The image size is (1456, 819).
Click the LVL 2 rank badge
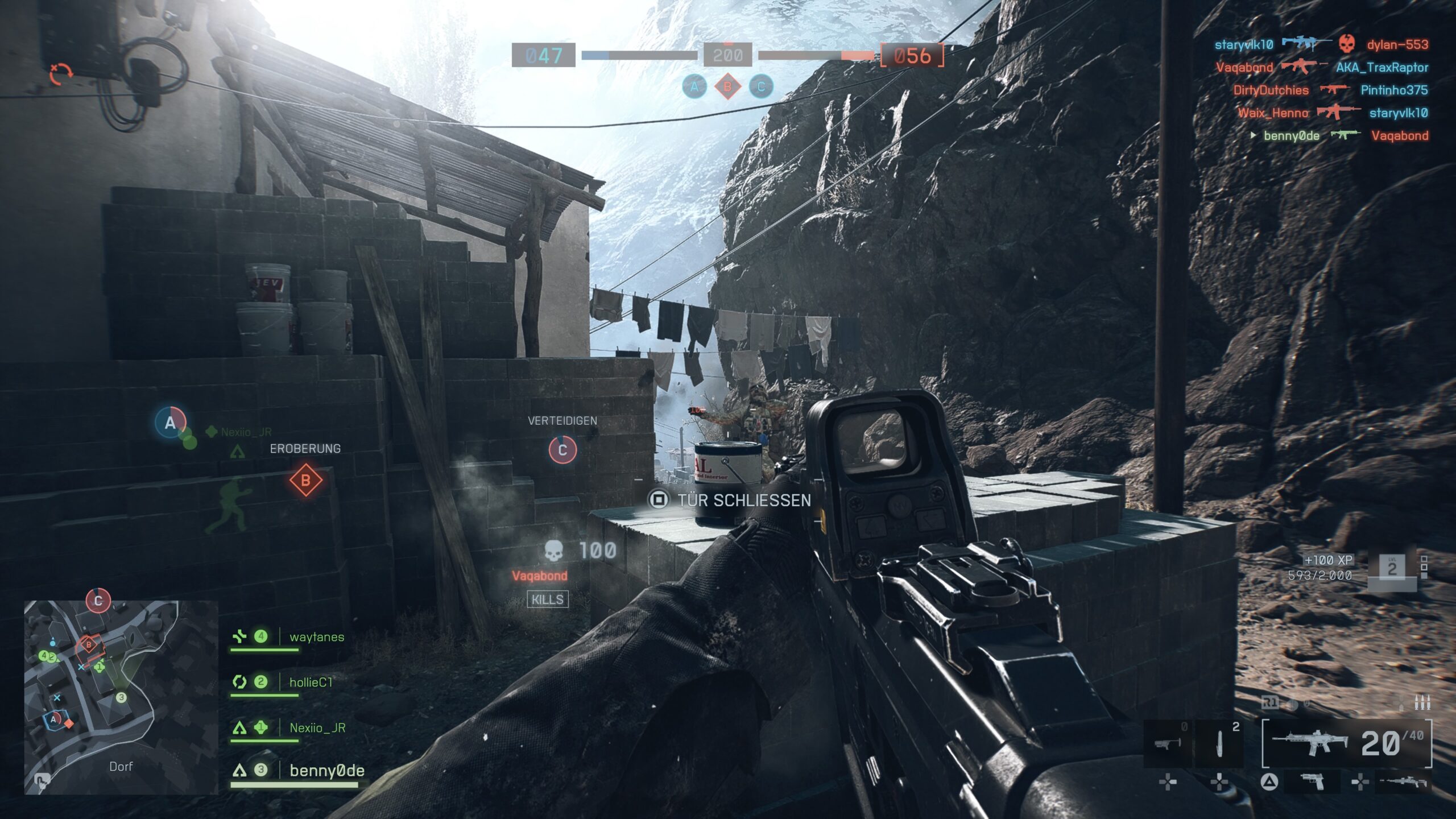point(1391,568)
